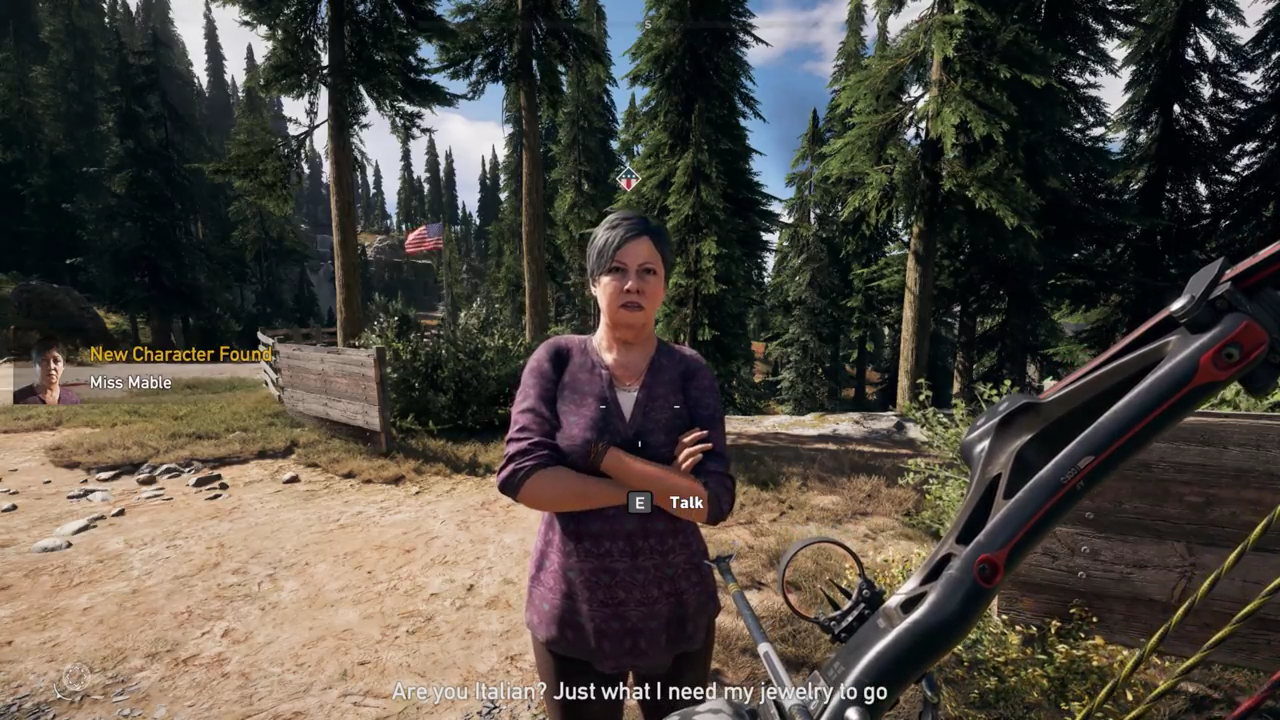Click the diamond quest marker above Miss Mable
Image resolution: width=1280 pixels, height=720 pixels.
(x=628, y=179)
